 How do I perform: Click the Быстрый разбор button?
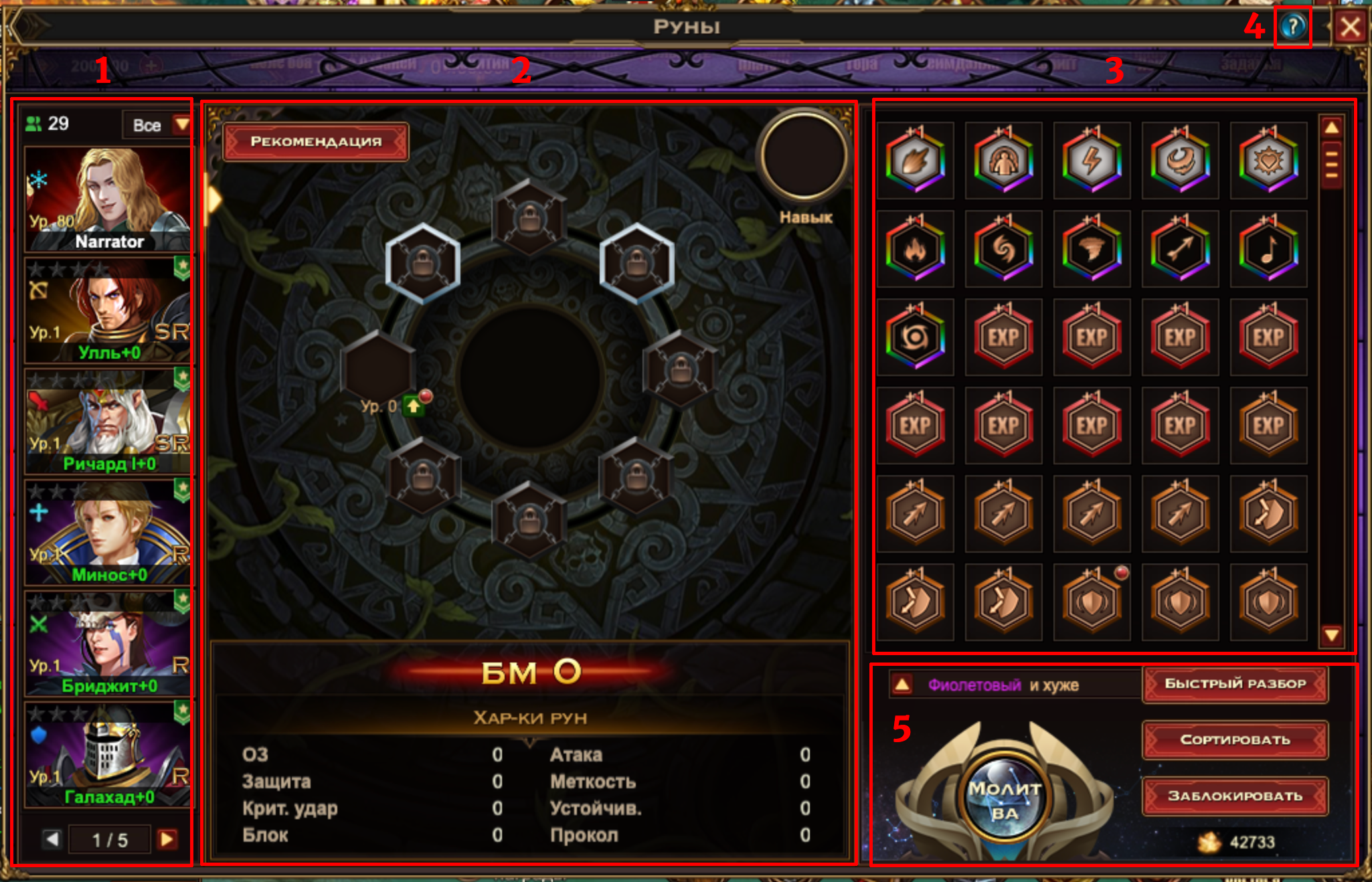[x=1235, y=684]
